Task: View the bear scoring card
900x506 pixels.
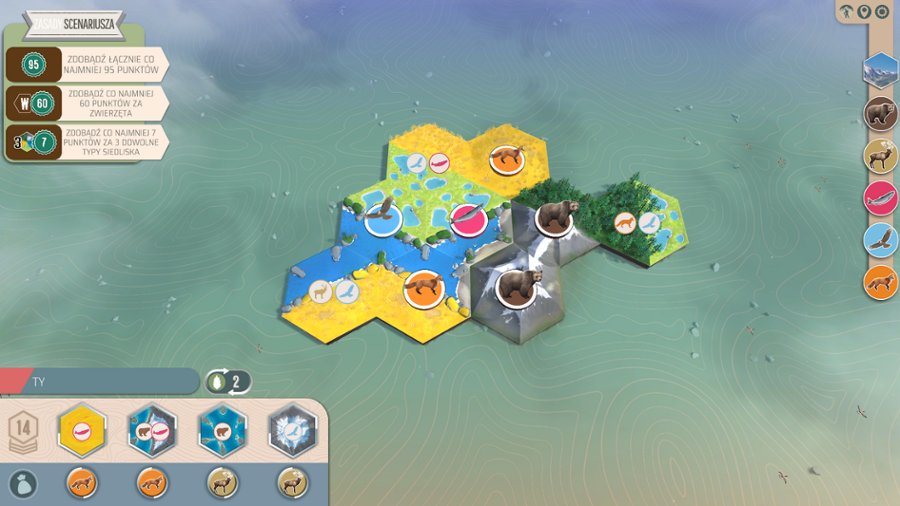Action: point(881,113)
